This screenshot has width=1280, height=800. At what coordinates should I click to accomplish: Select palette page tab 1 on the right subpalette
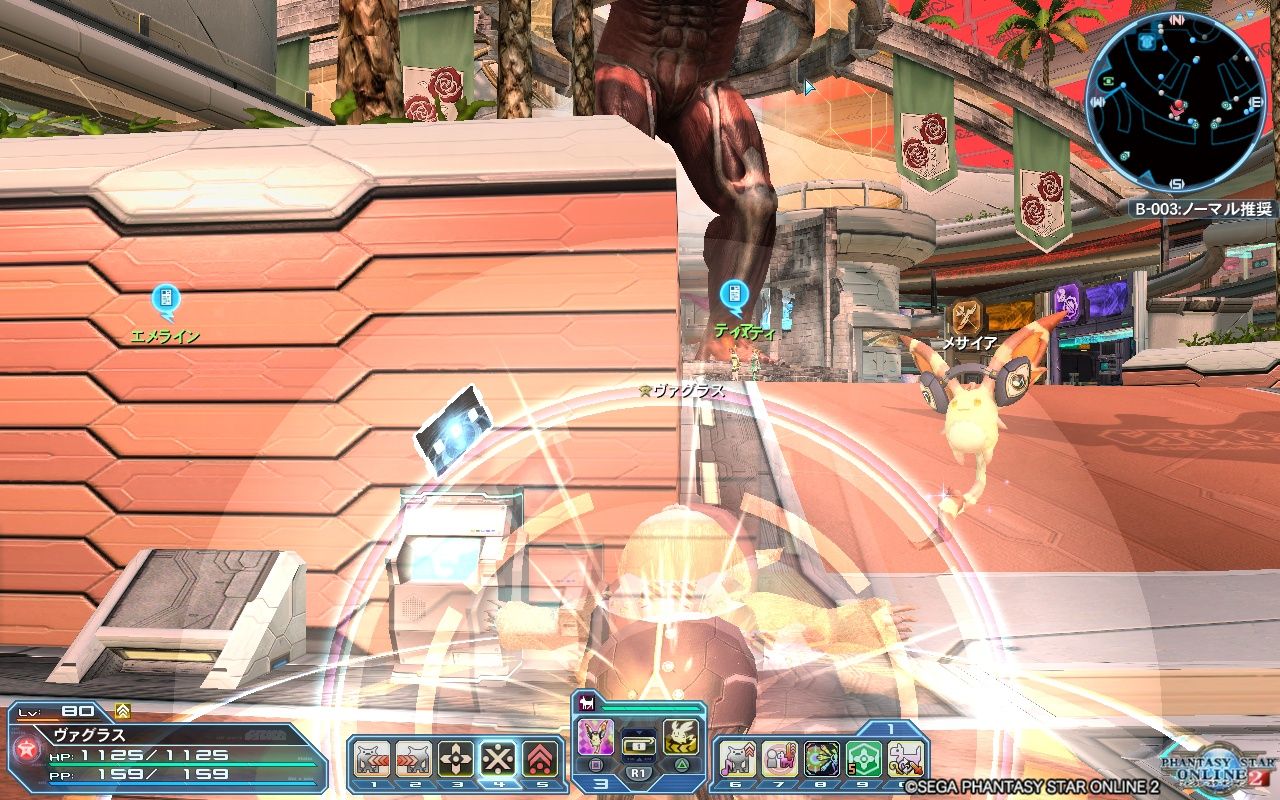click(x=890, y=728)
